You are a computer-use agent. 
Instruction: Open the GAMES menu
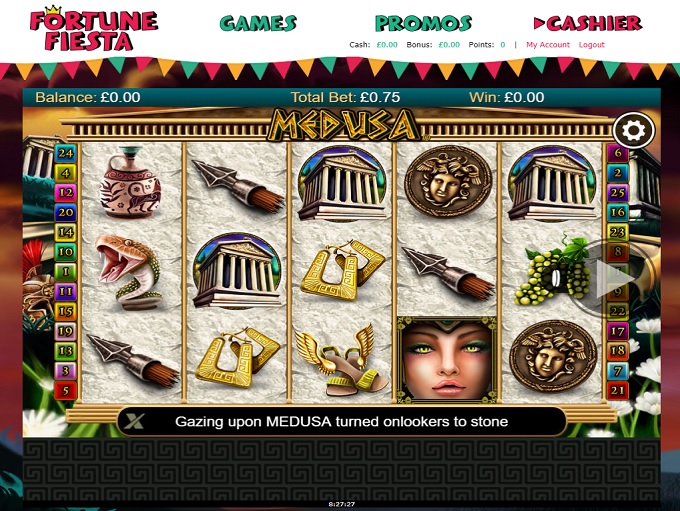(258, 23)
